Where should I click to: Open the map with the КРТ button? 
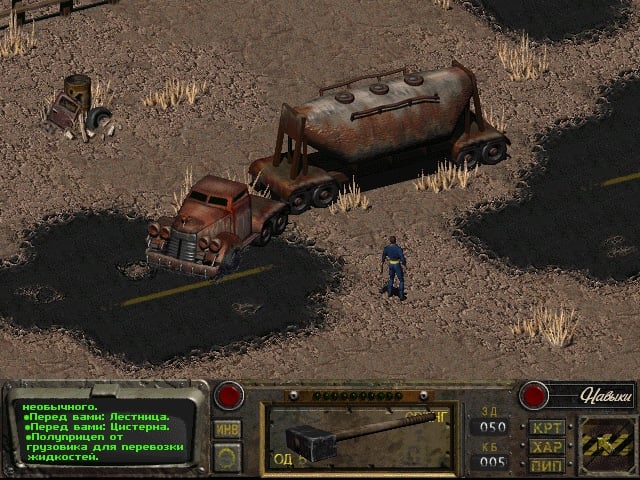(x=547, y=427)
